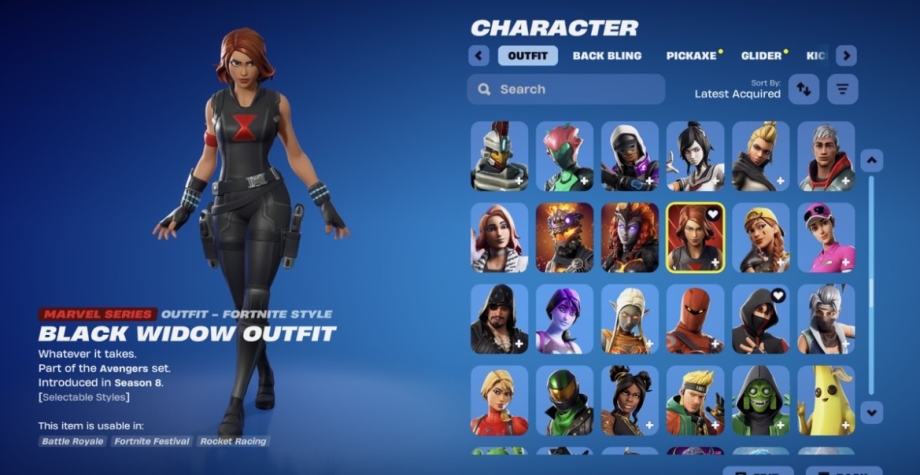Pick the red masked ninja outfit

(x=695, y=319)
